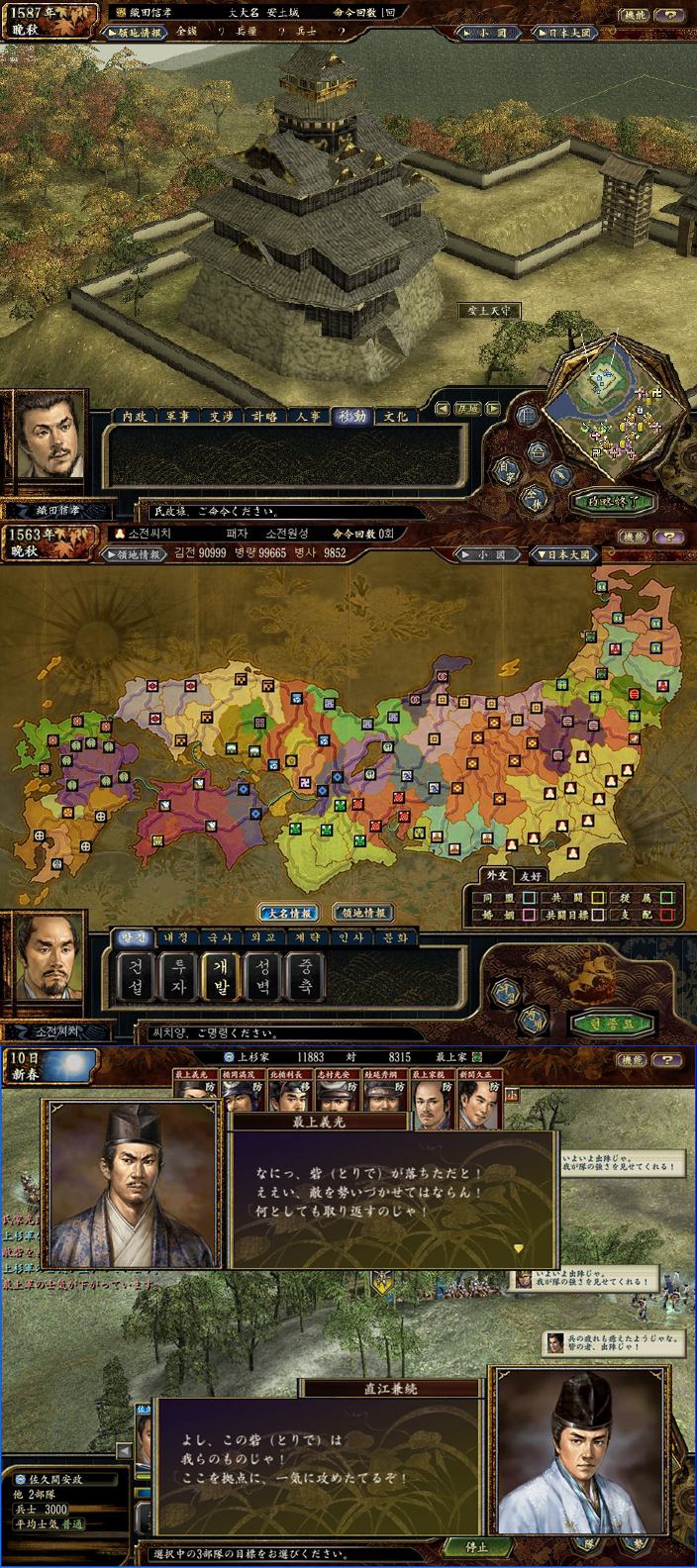End domestic phase with 内政終了 button
This screenshot has height=1568, width=697.
click(x=611, y=501)
